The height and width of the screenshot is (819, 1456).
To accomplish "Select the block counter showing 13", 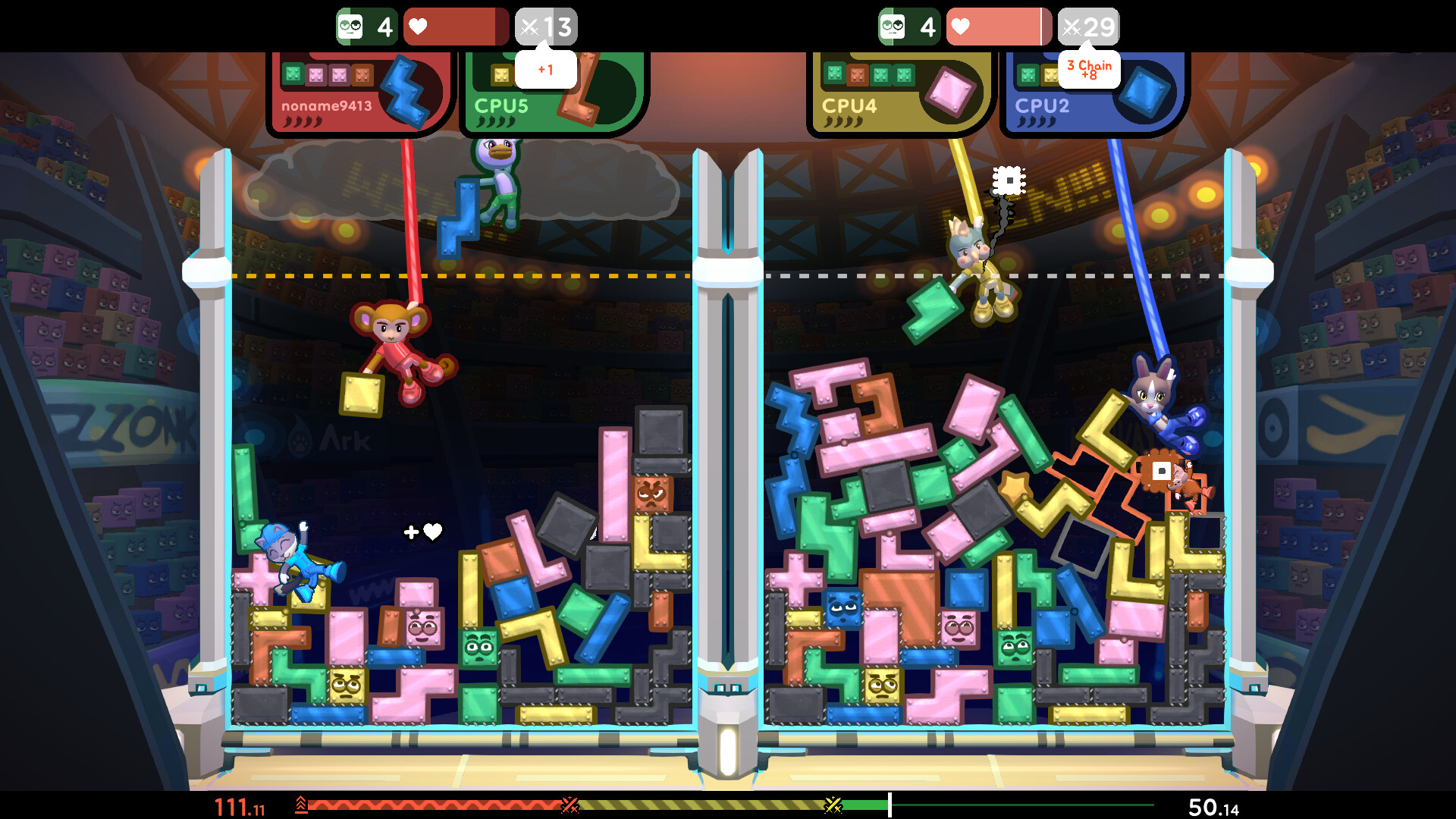I will click(548, 27).
